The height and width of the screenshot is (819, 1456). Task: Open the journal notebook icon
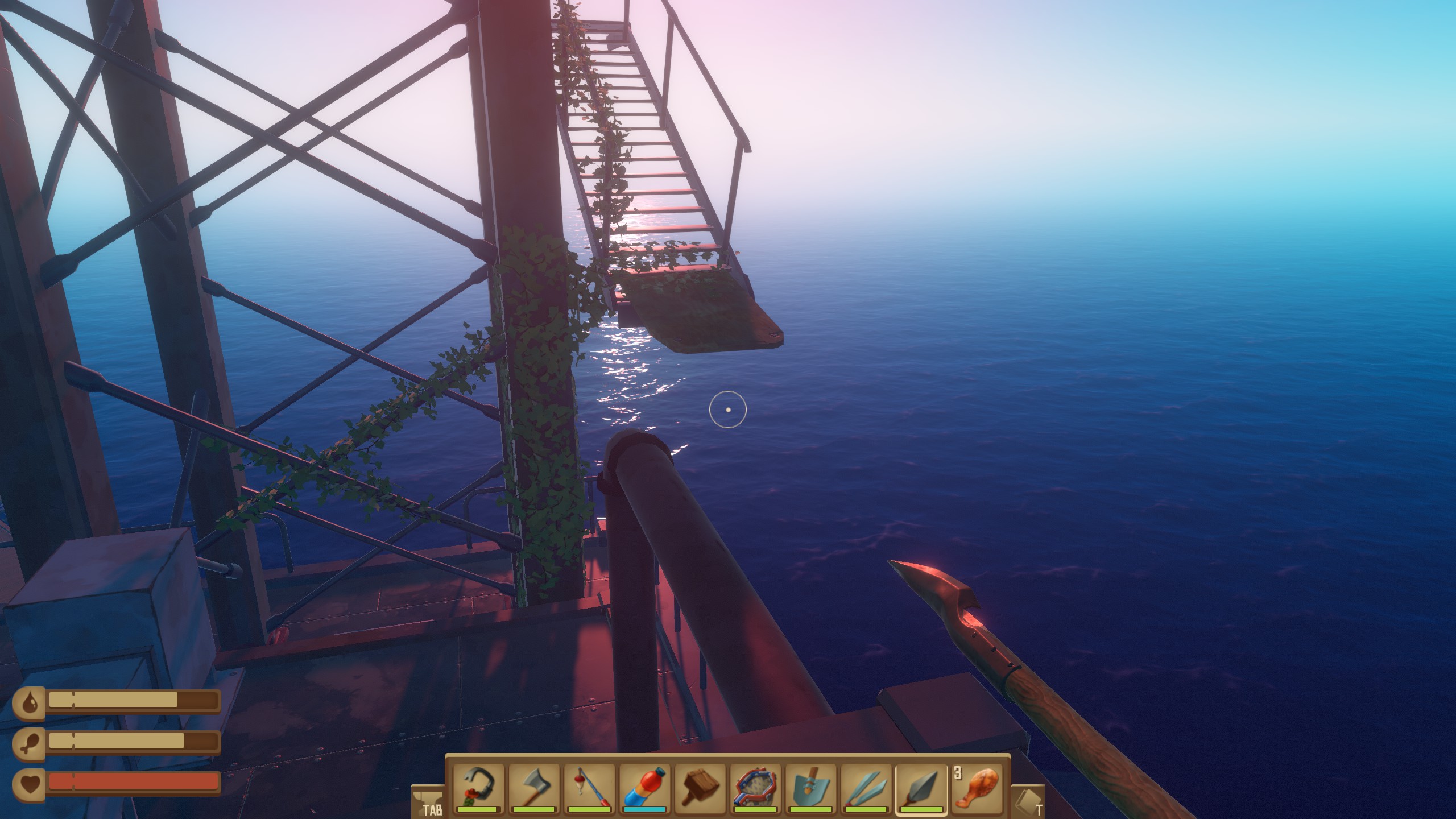coord(1028,802)
